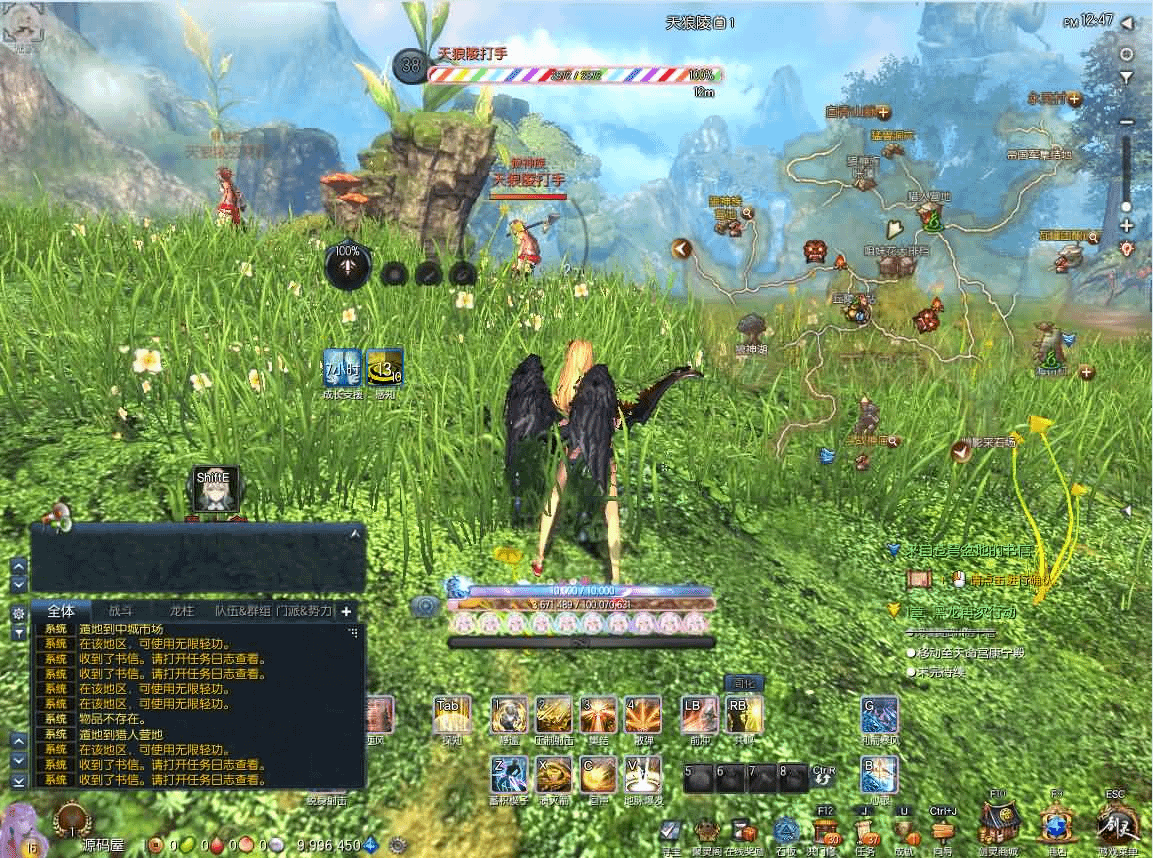The width and height of the screenshot is (1153, 858).
Task: Use the Z key skill
Action: click(509, 775)
